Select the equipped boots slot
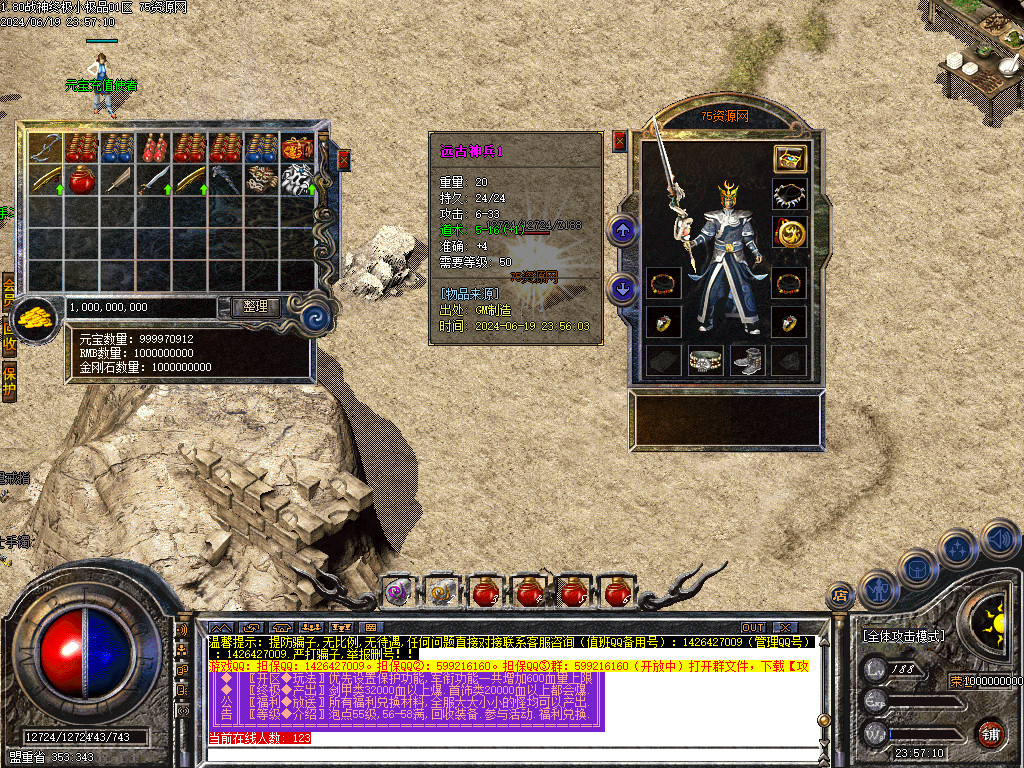 click(x=747, y=360)
